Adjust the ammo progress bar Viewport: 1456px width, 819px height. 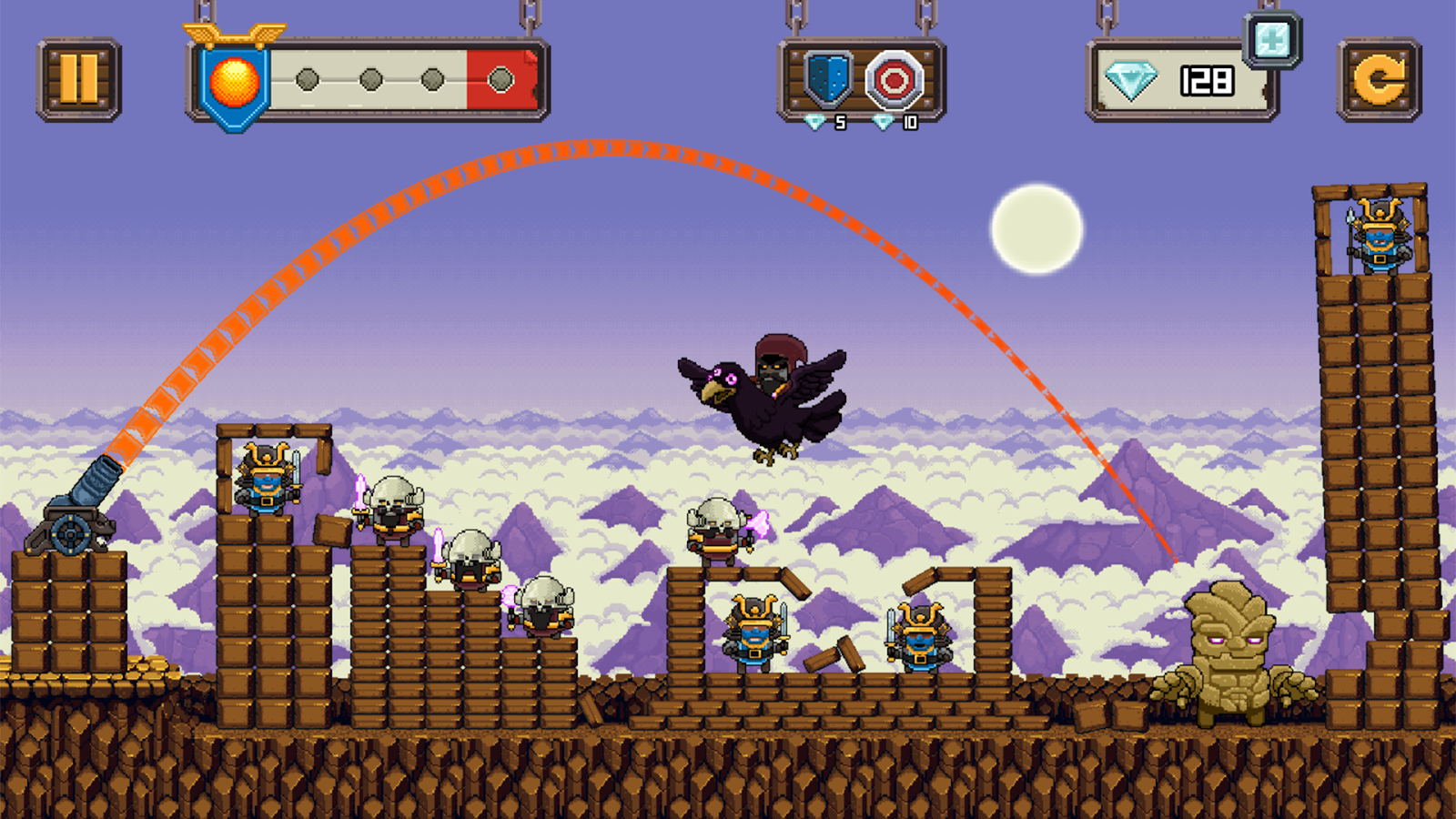click(x=400, y=82)
